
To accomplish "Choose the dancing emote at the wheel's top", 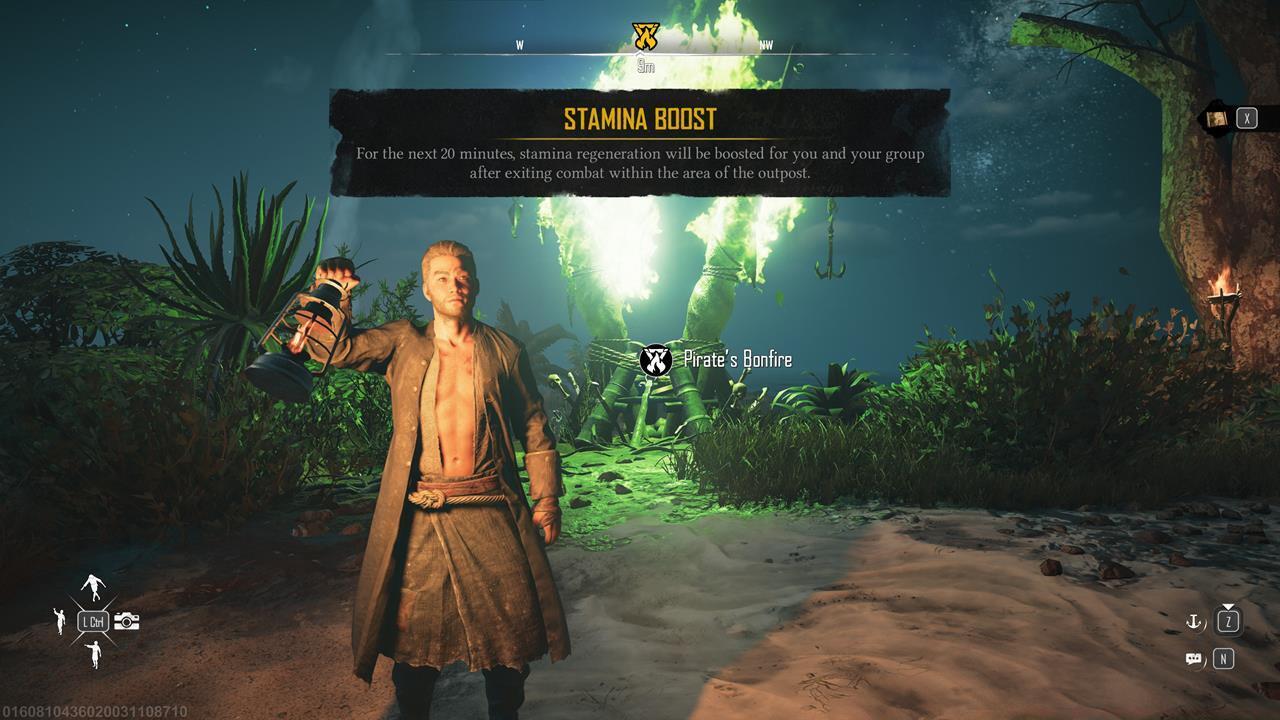I will pos(93,587).
